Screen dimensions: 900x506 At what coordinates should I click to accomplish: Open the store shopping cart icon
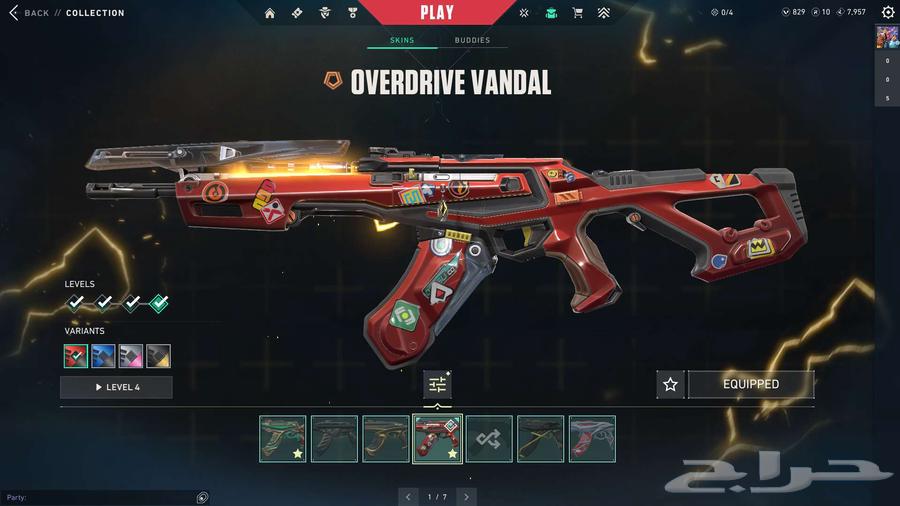point(577,13)
